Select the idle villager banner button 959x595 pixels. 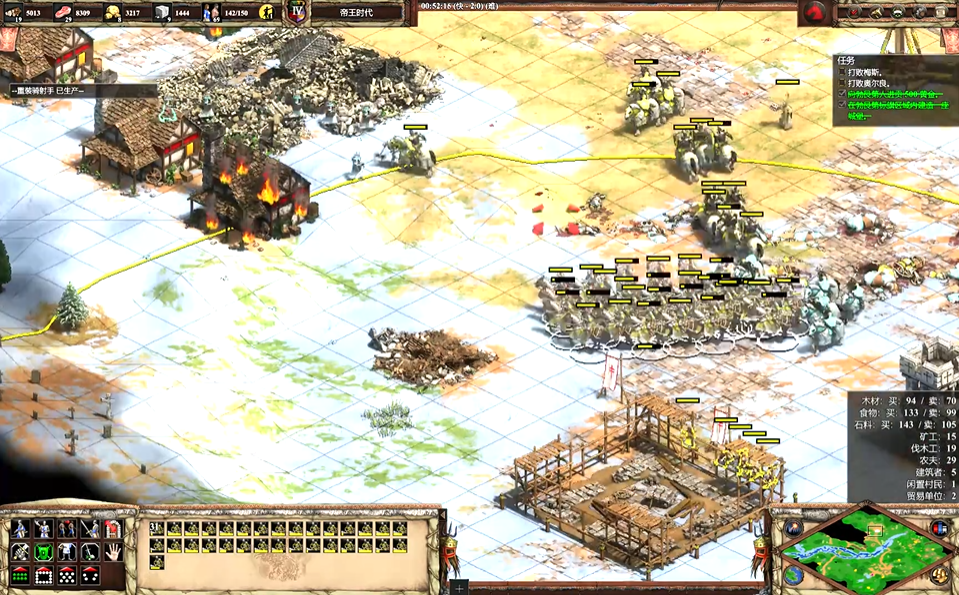(267, 13)
